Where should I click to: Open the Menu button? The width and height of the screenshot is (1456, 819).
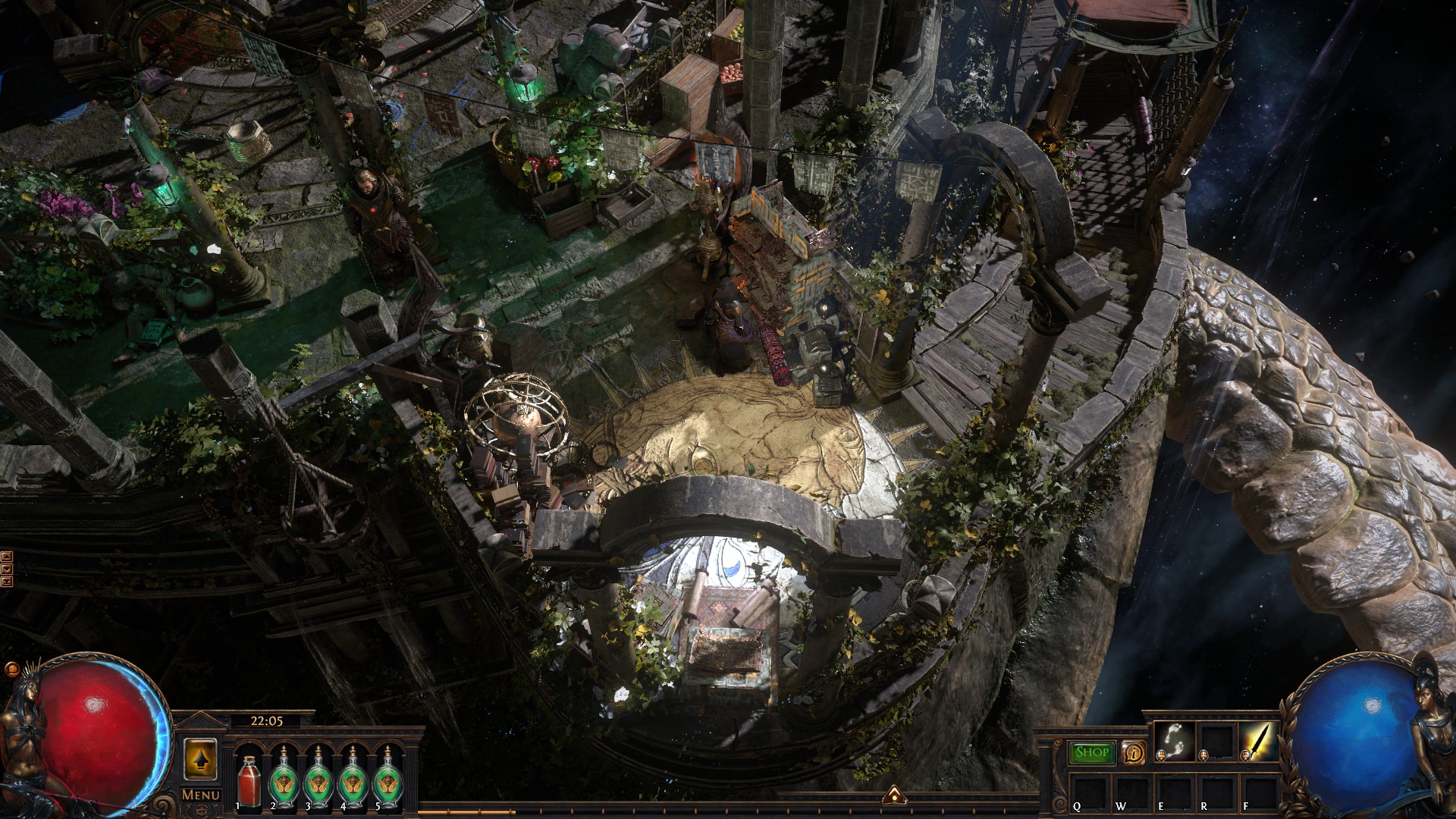pos(201,795)
